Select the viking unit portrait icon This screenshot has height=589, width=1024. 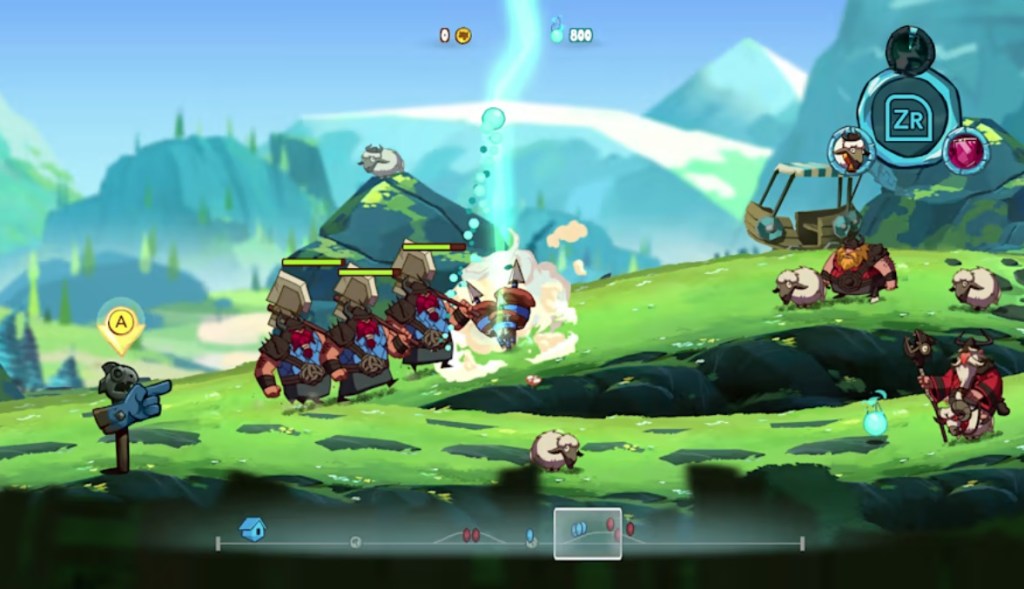(x=851, y=151)
